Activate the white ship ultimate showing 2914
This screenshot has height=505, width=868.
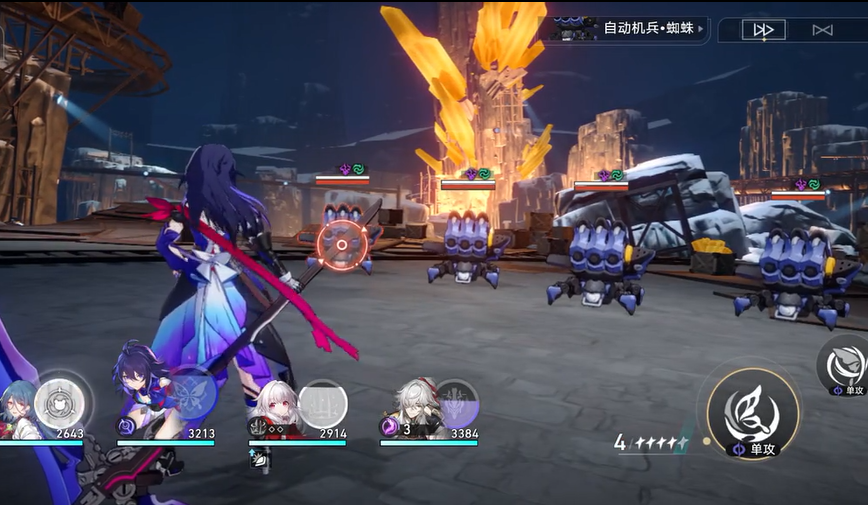322,403
